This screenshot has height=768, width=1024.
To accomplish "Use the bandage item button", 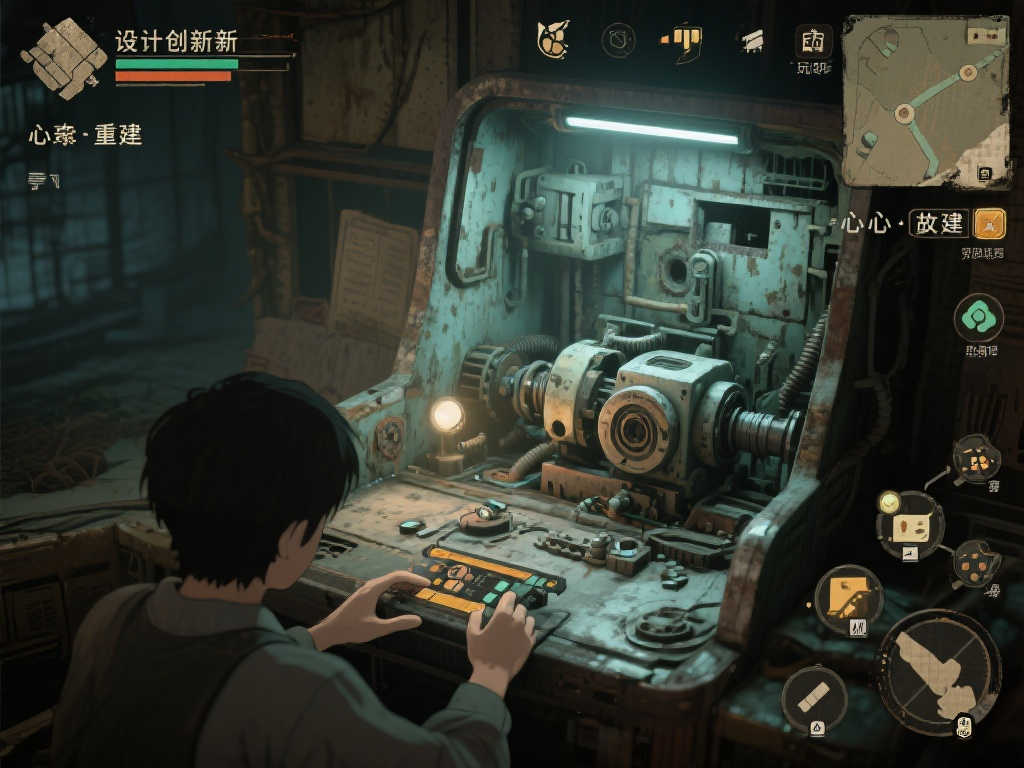I will click(x=814, y=698).
